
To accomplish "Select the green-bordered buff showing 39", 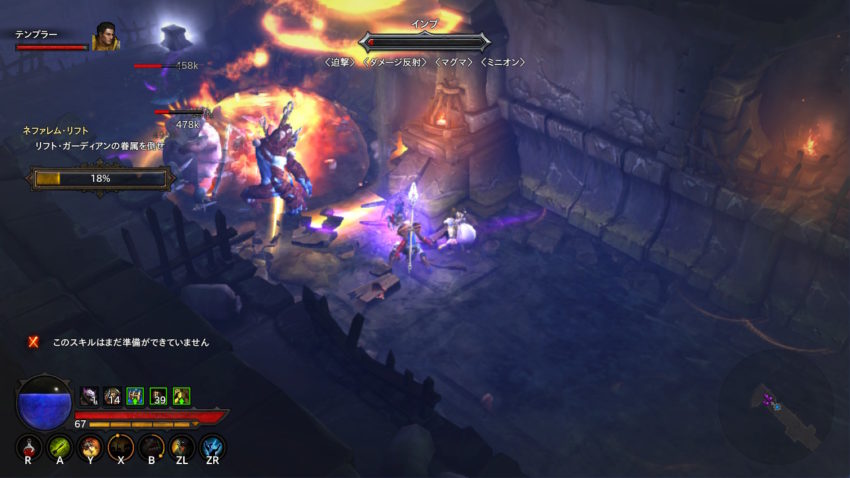I will (x=158, y=396).
